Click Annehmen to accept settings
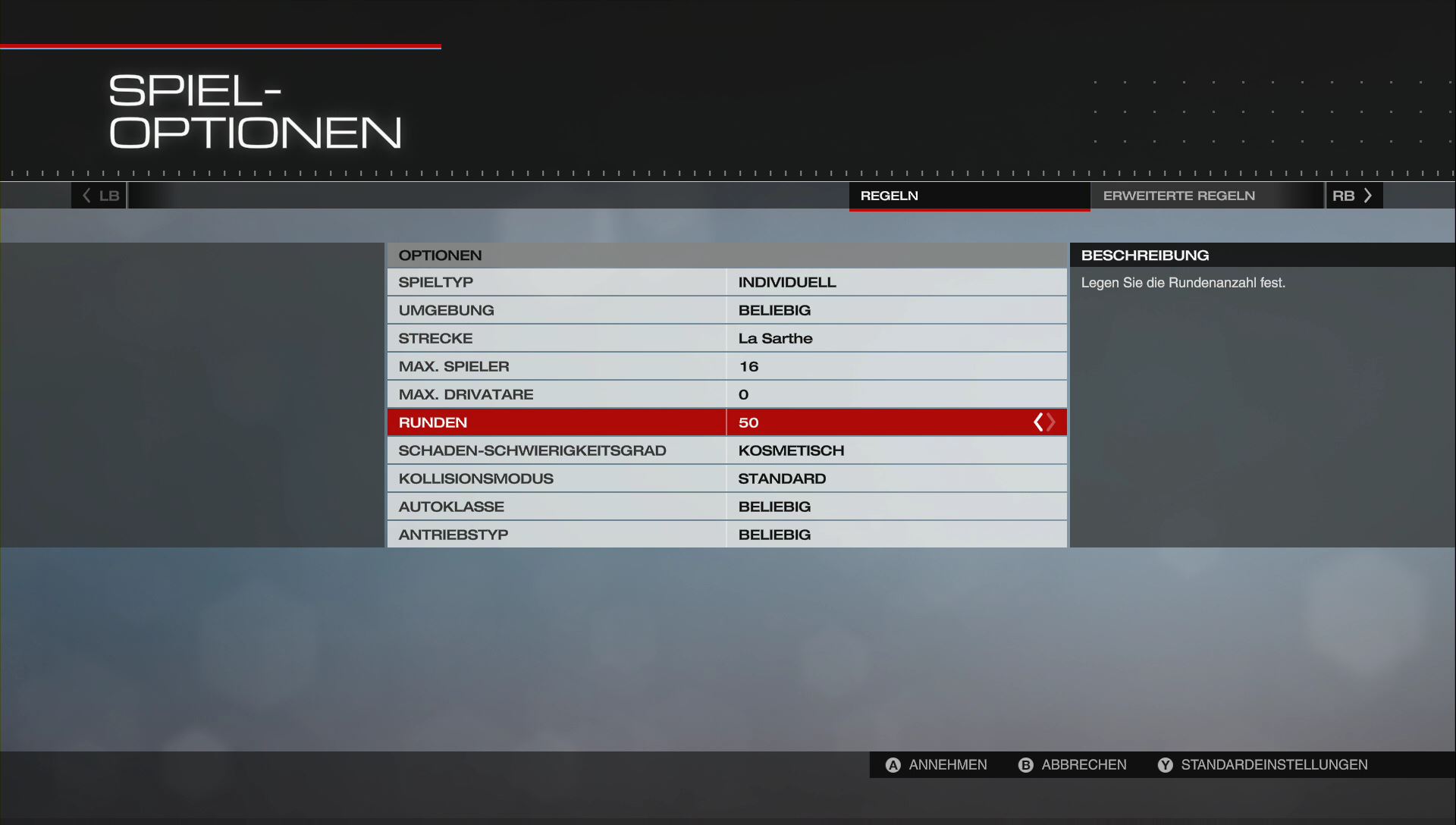Viewport: 1456px width, 825px height. (937, 765)
